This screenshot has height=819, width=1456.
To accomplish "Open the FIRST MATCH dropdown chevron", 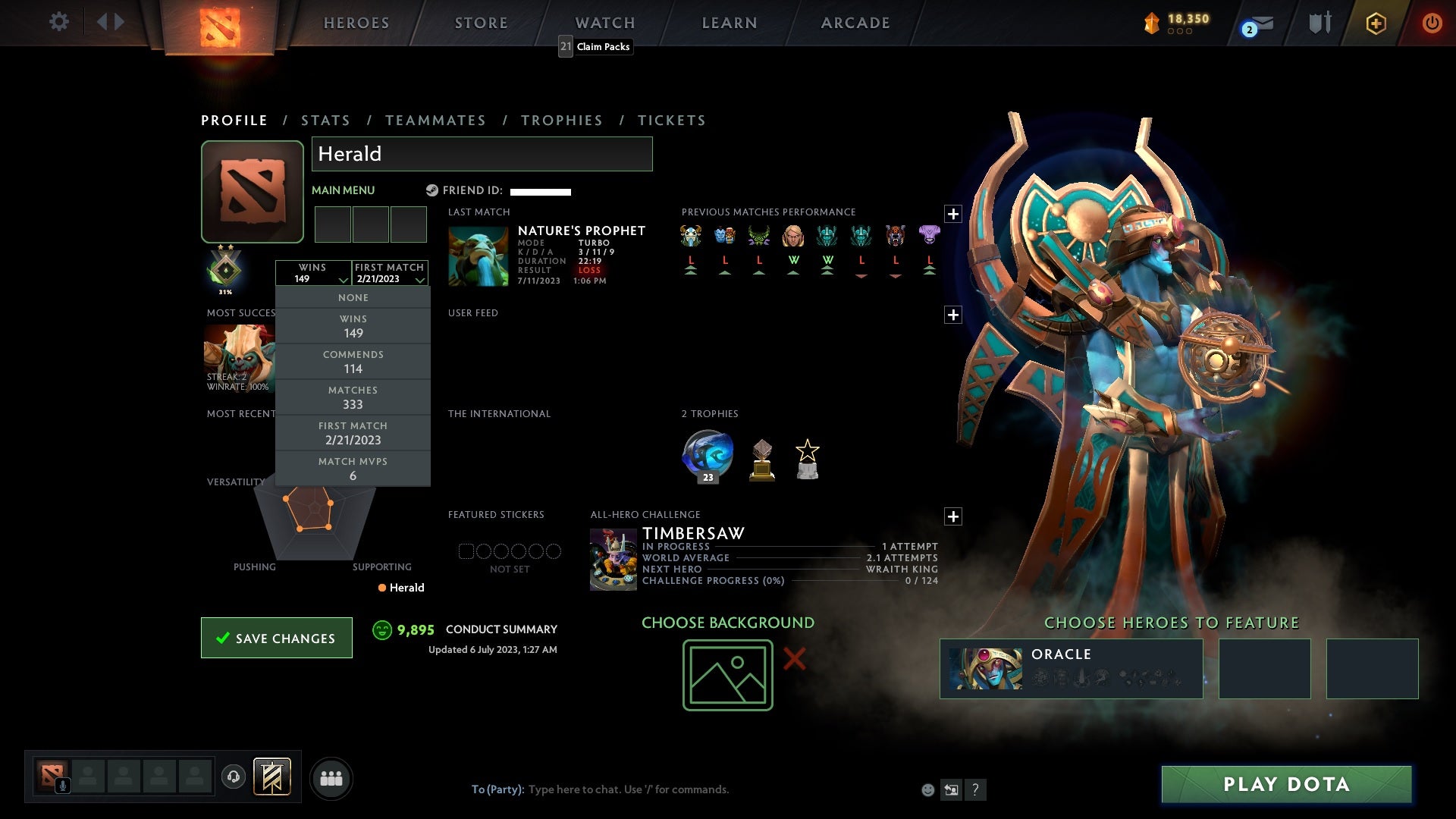I will [x=419, y=280].
